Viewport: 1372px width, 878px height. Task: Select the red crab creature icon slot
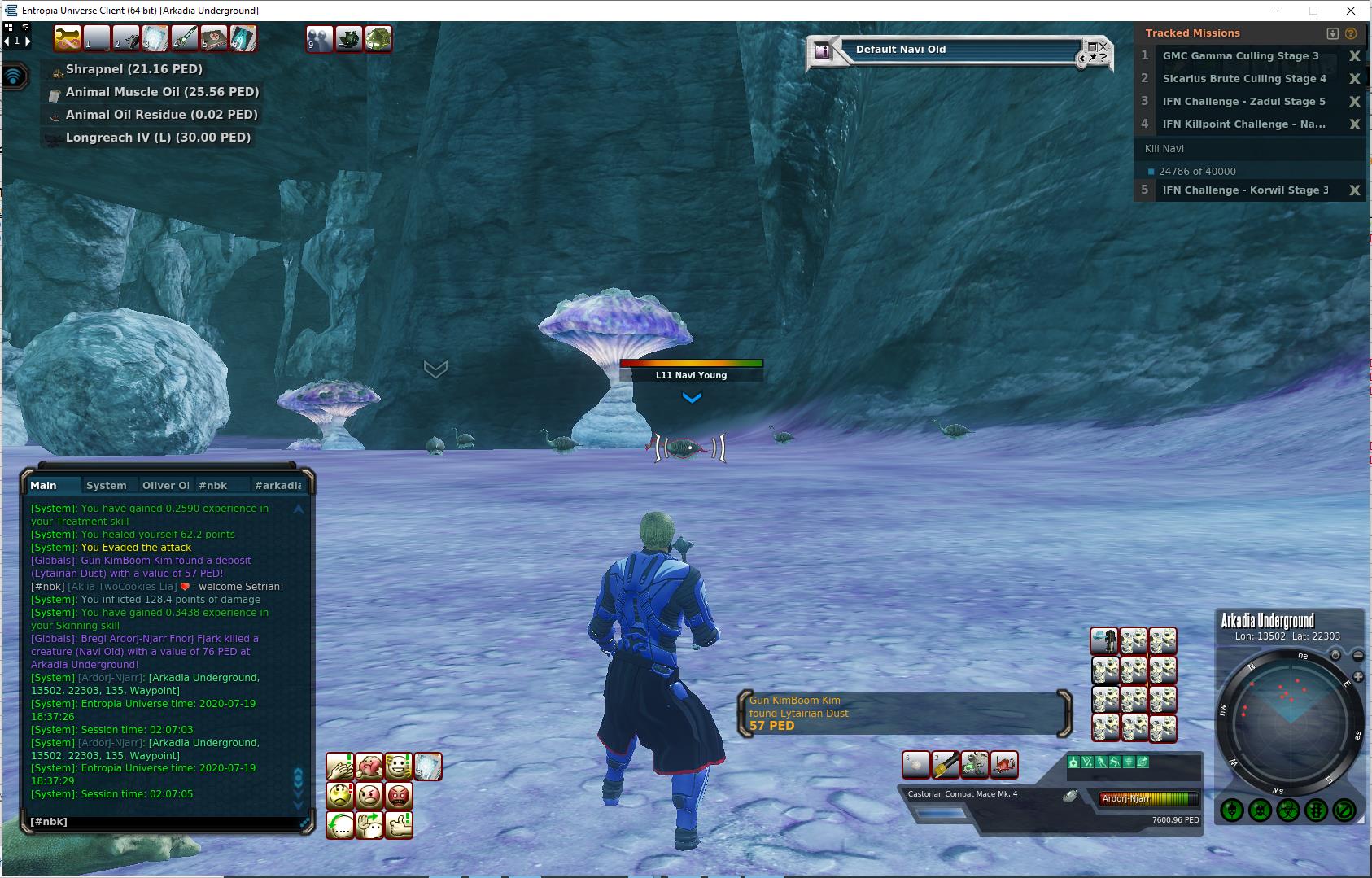pos(1004,765)
